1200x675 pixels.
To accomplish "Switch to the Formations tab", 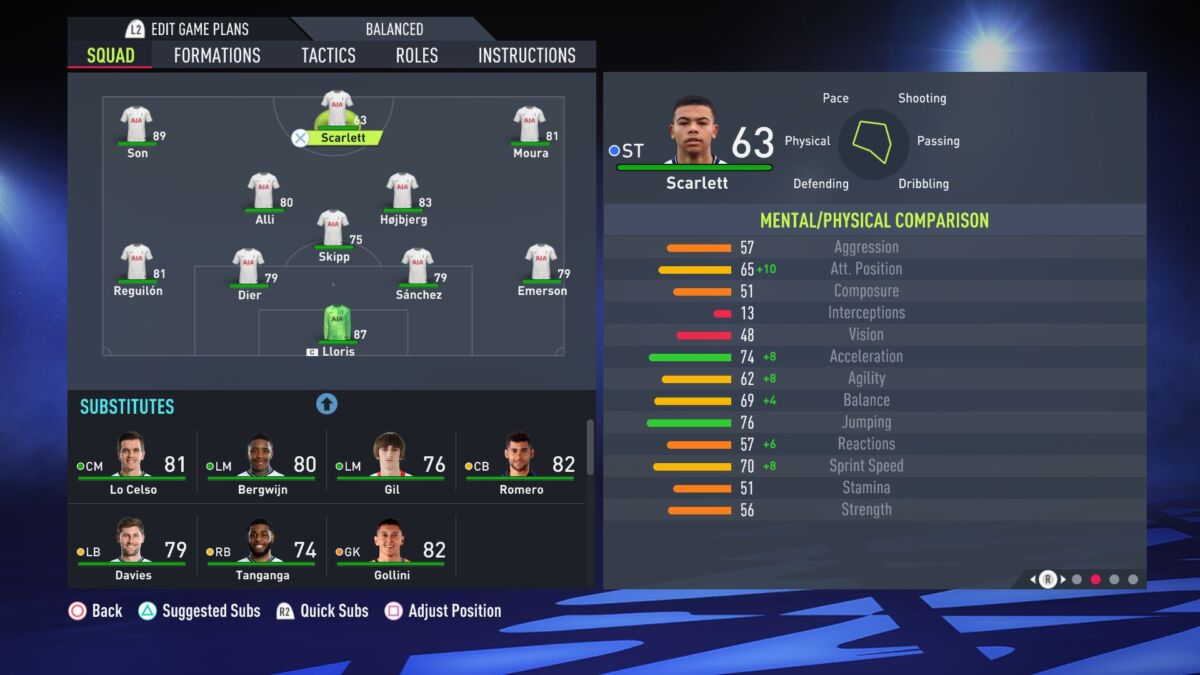I will pos(217,55).
